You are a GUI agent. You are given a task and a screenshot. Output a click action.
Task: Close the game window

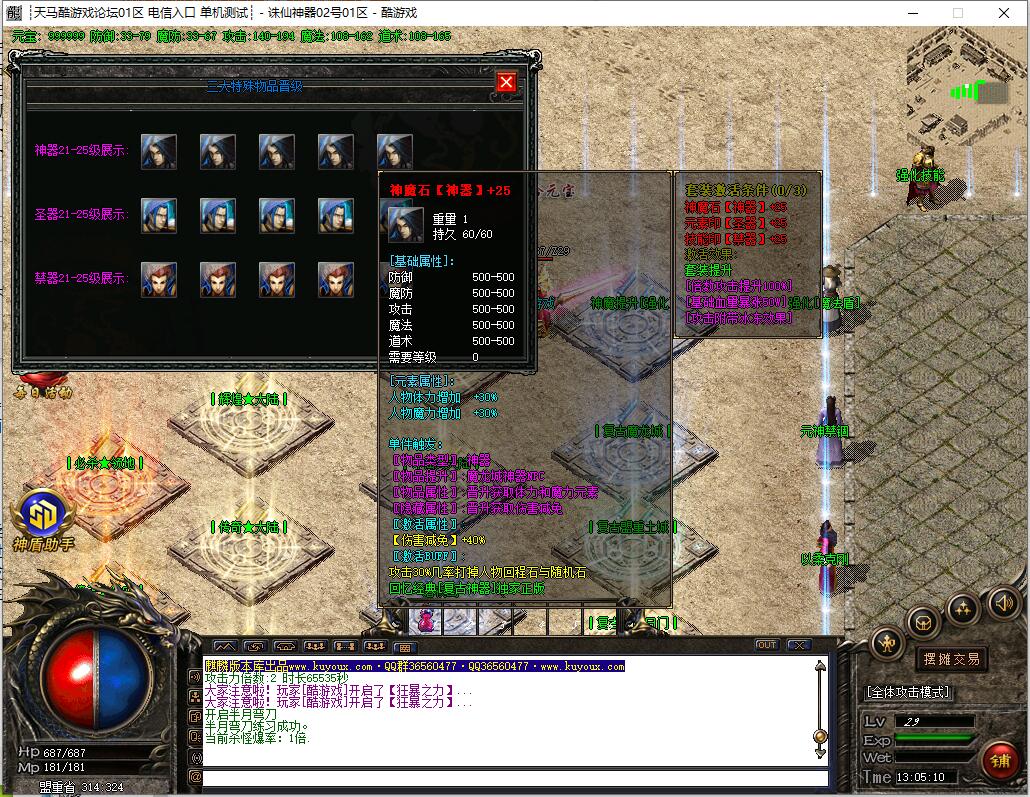1004,13
